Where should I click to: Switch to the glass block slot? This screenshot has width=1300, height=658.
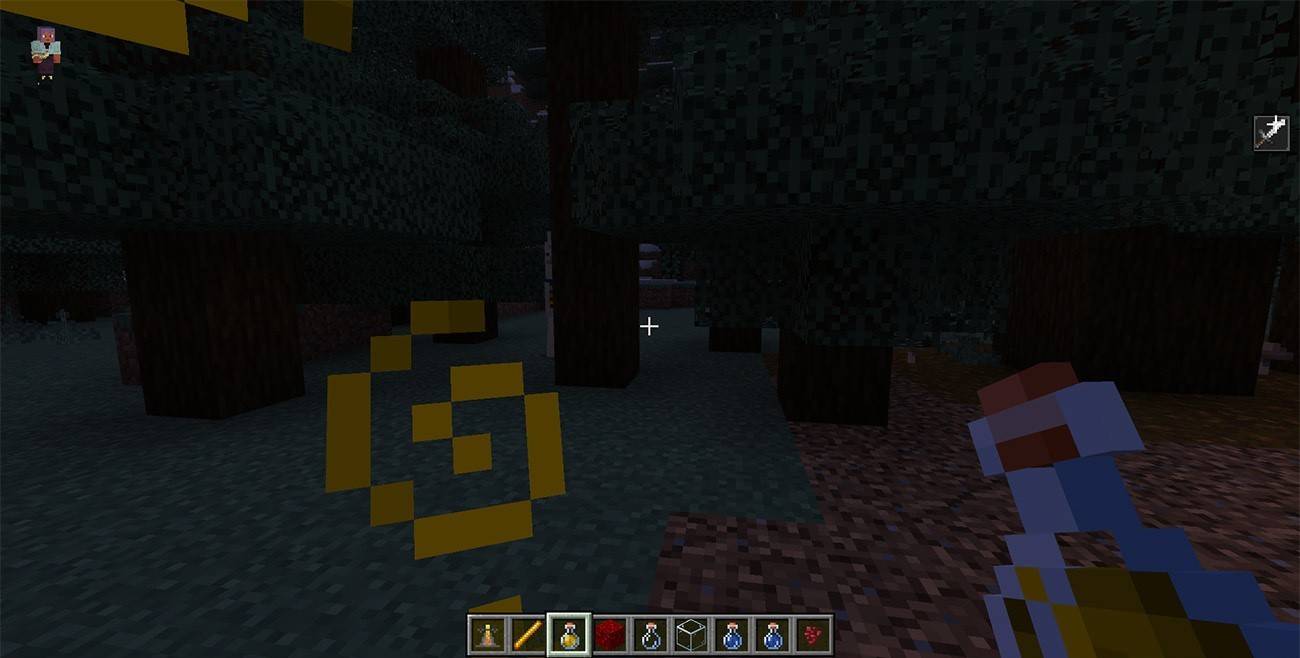click(x=692, y=634)
